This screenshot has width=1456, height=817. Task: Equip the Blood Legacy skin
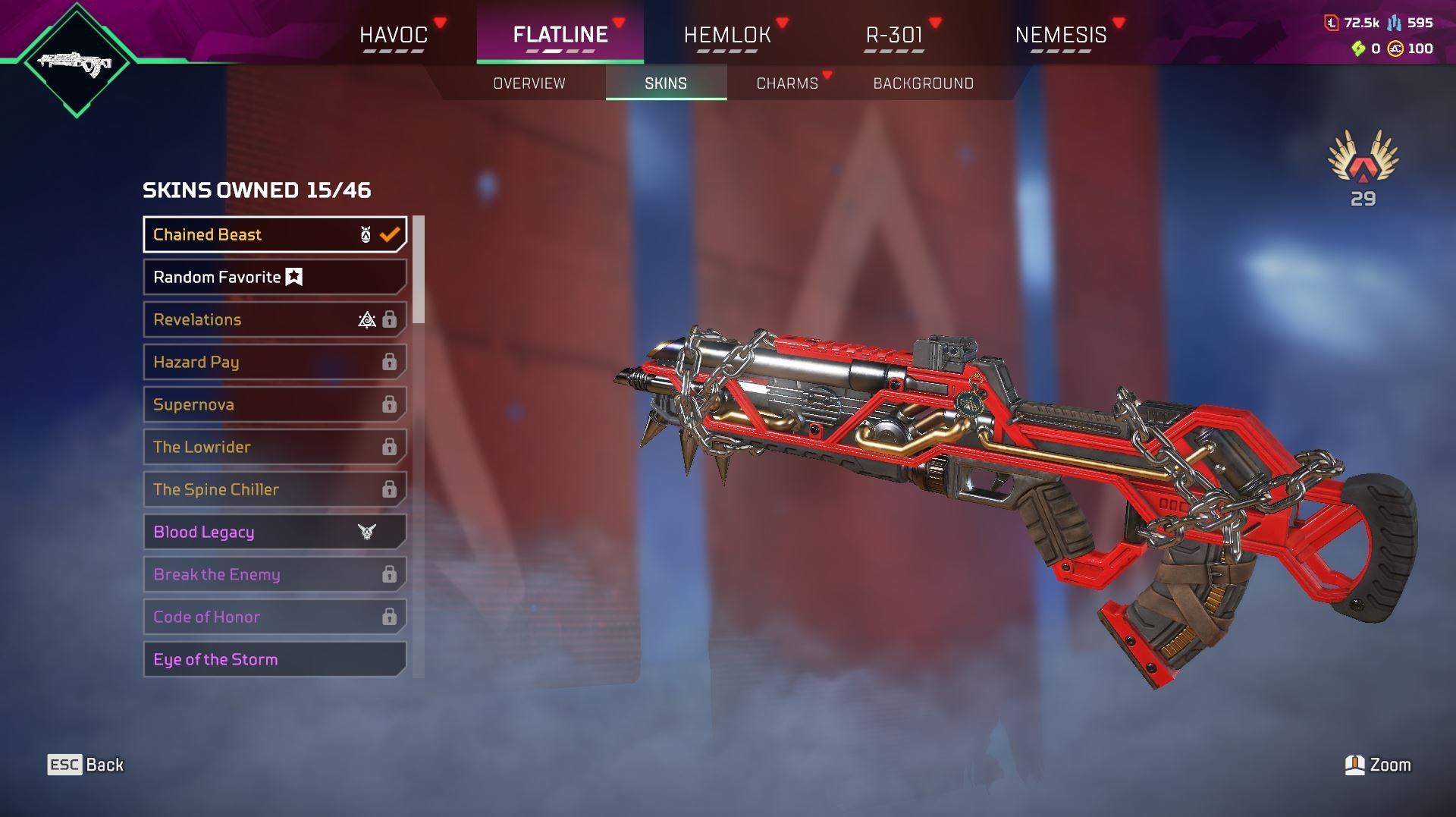click(275, 532)
